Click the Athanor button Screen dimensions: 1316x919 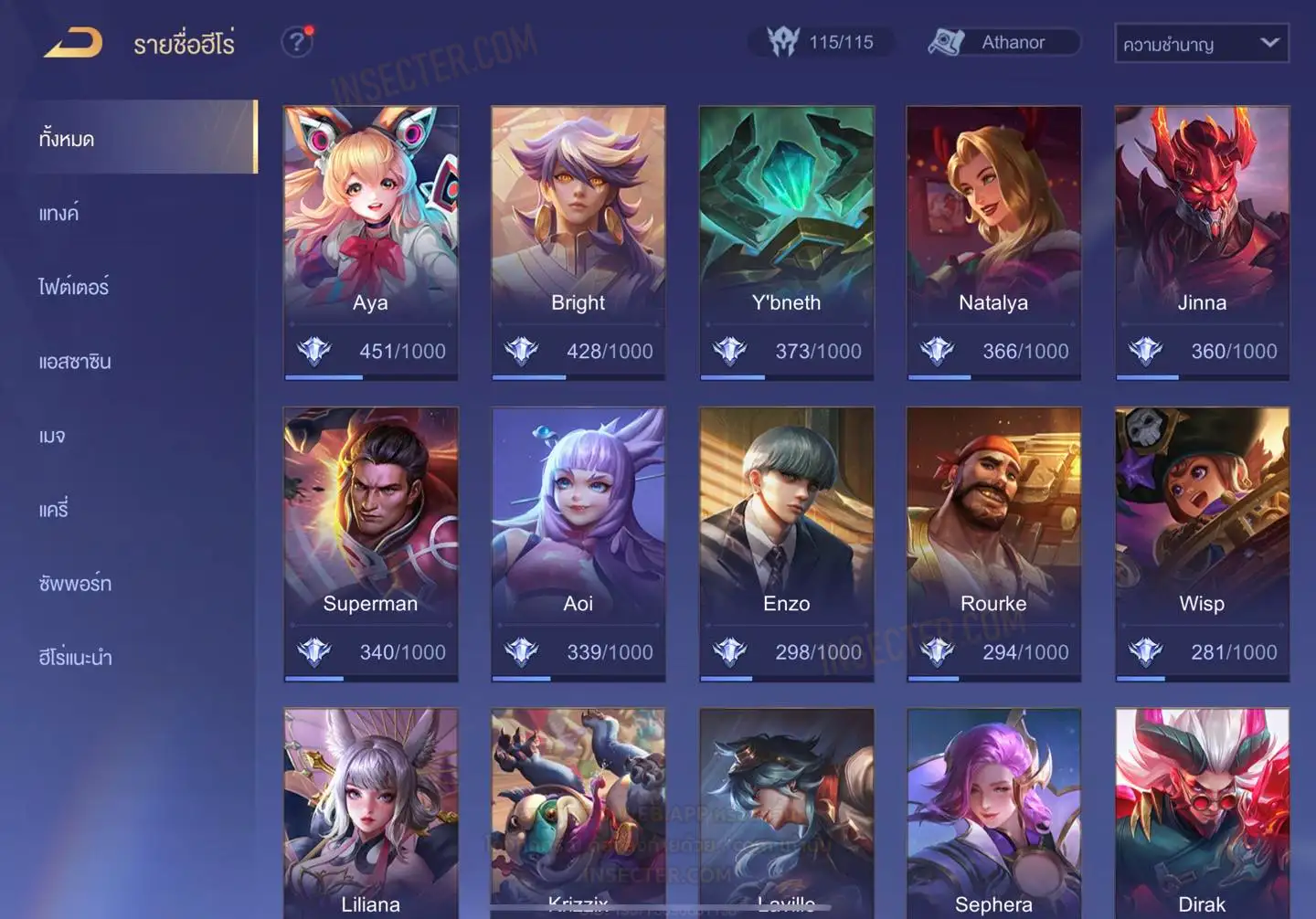click(1003, 42)
